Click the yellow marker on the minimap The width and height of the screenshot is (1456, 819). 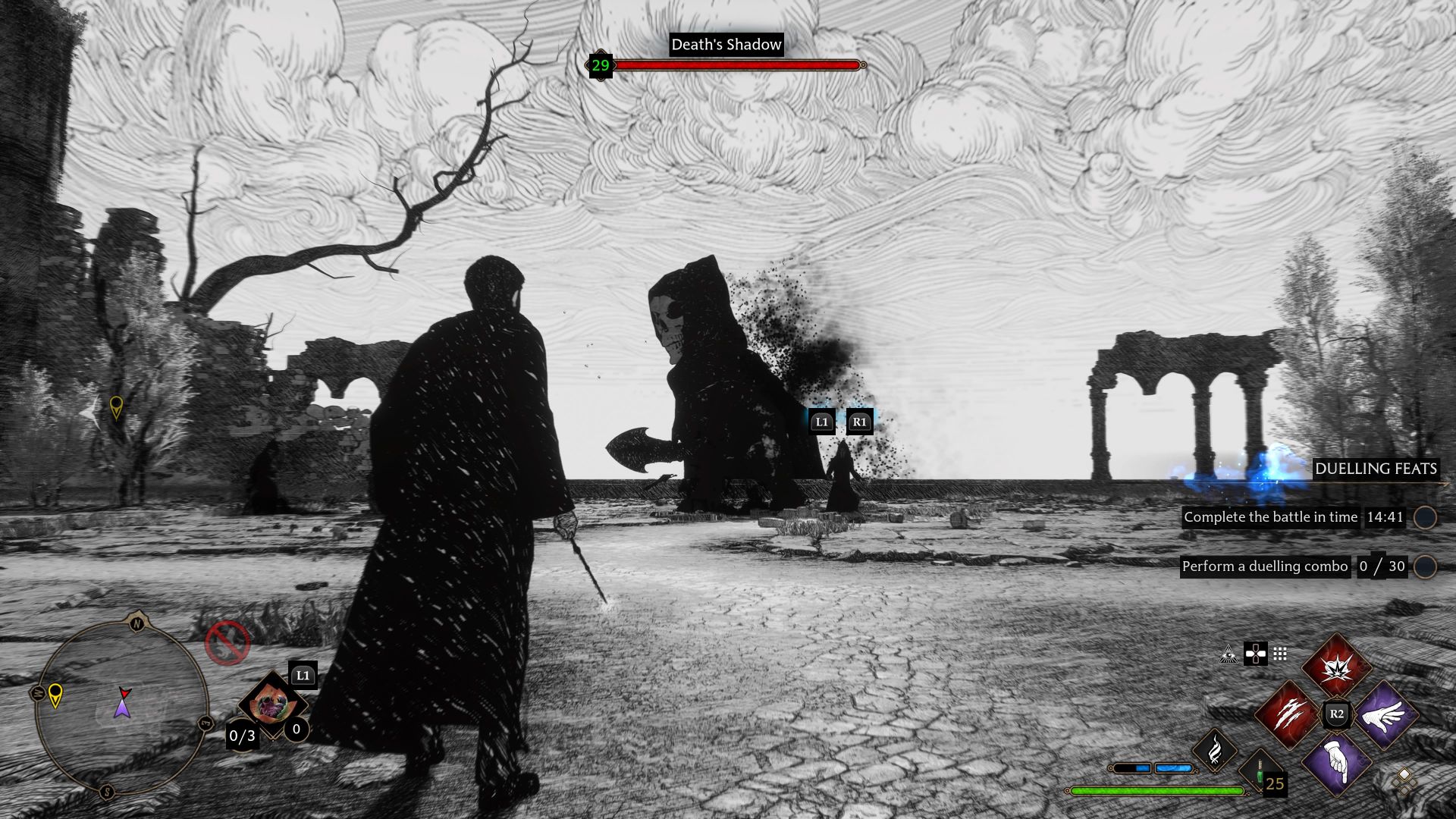click(x=55, y=694)
